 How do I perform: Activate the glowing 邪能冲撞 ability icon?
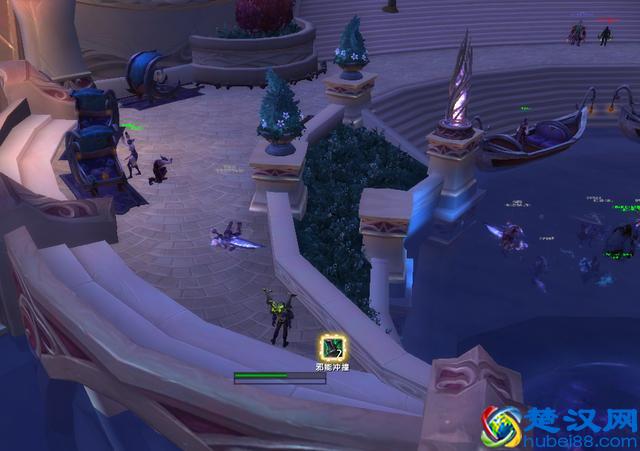(x=333, y=348)
